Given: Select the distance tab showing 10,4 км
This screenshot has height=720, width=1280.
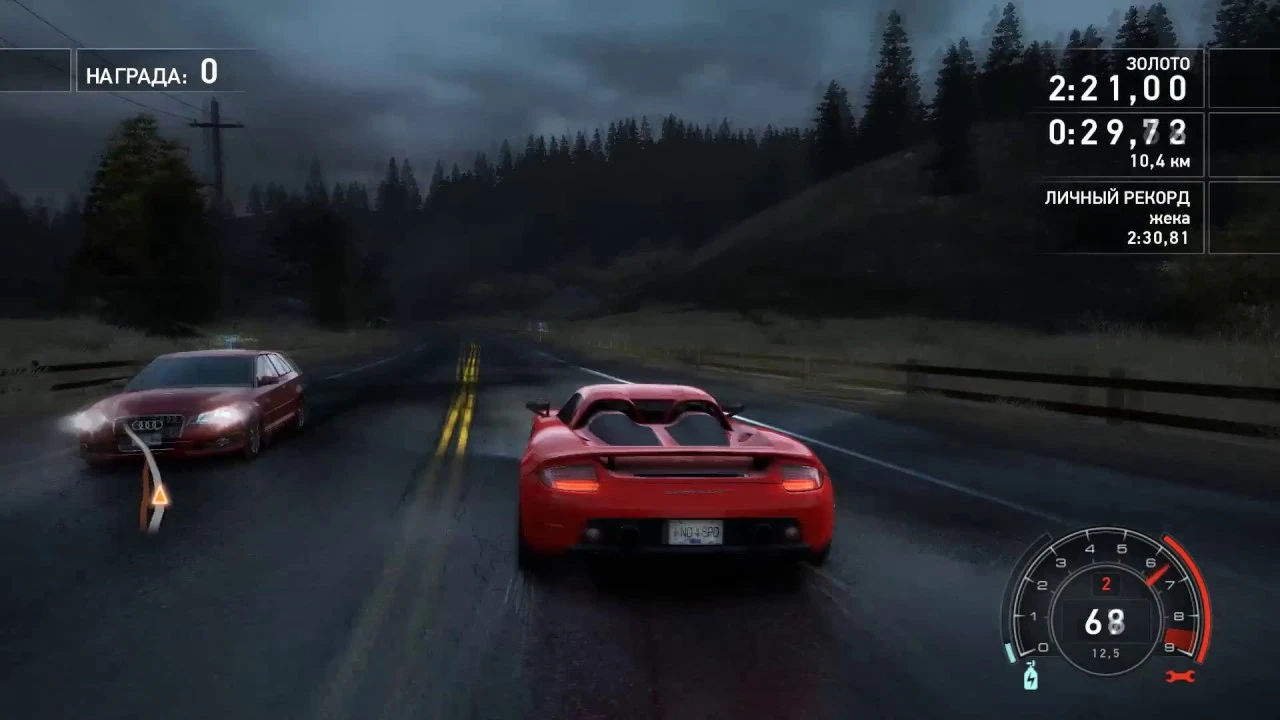Looking at the screenshot, I should pos(1158,160).
